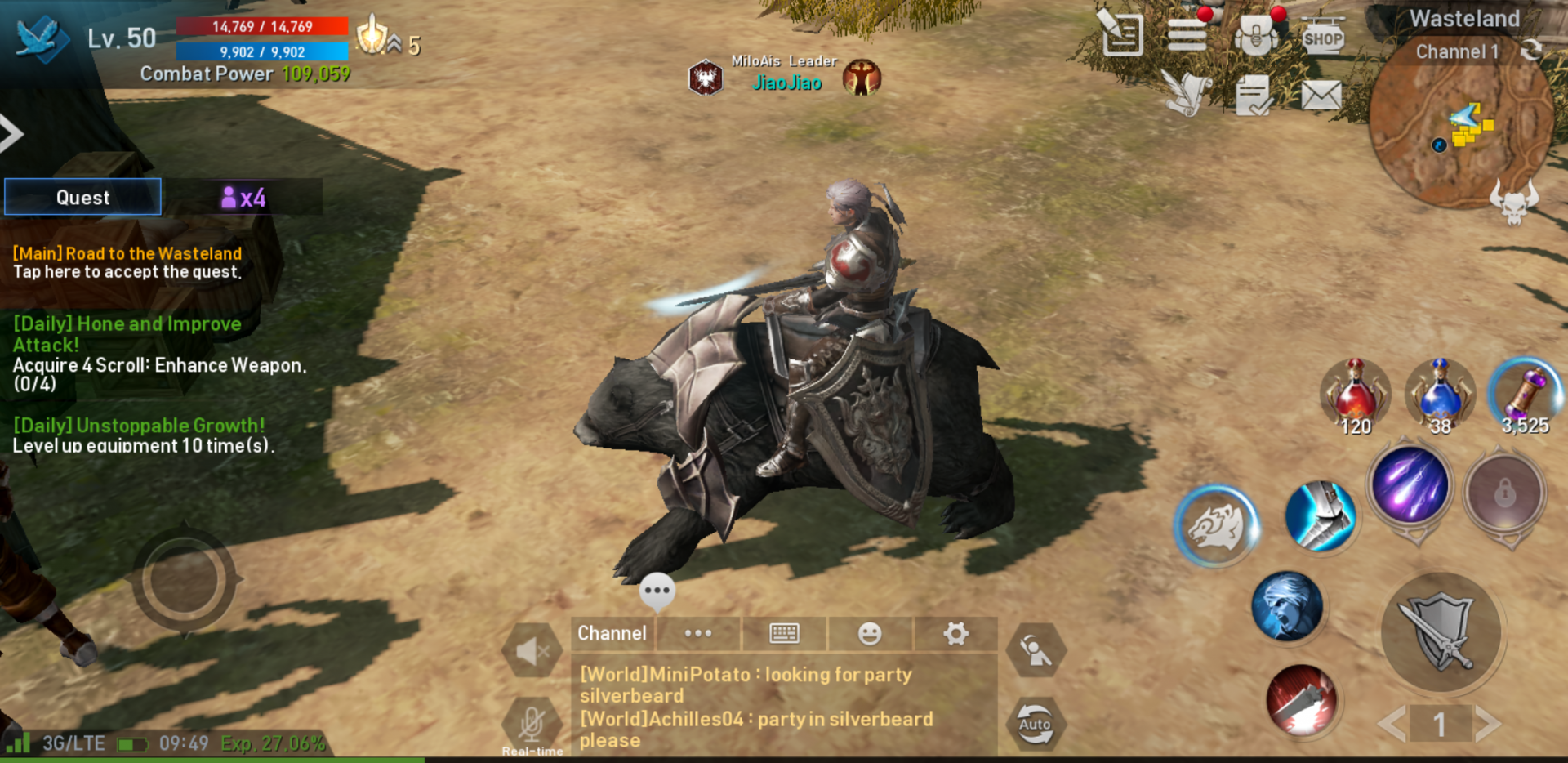Open the emoji picker in chat
The height and width of the screenshot is (763, 1568).
(x=871, y=634)
